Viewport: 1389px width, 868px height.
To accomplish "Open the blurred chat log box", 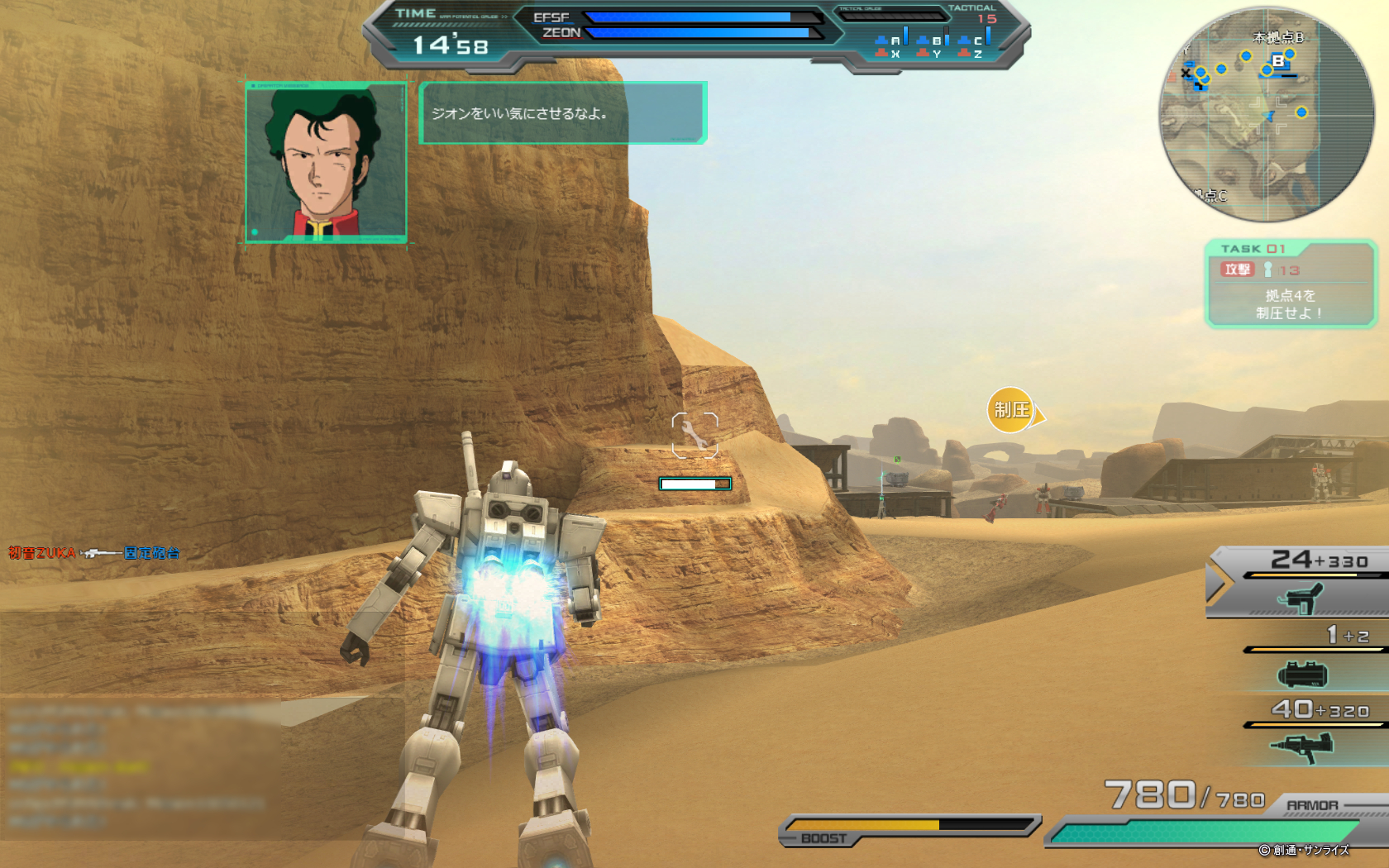I will pos(141,769).
